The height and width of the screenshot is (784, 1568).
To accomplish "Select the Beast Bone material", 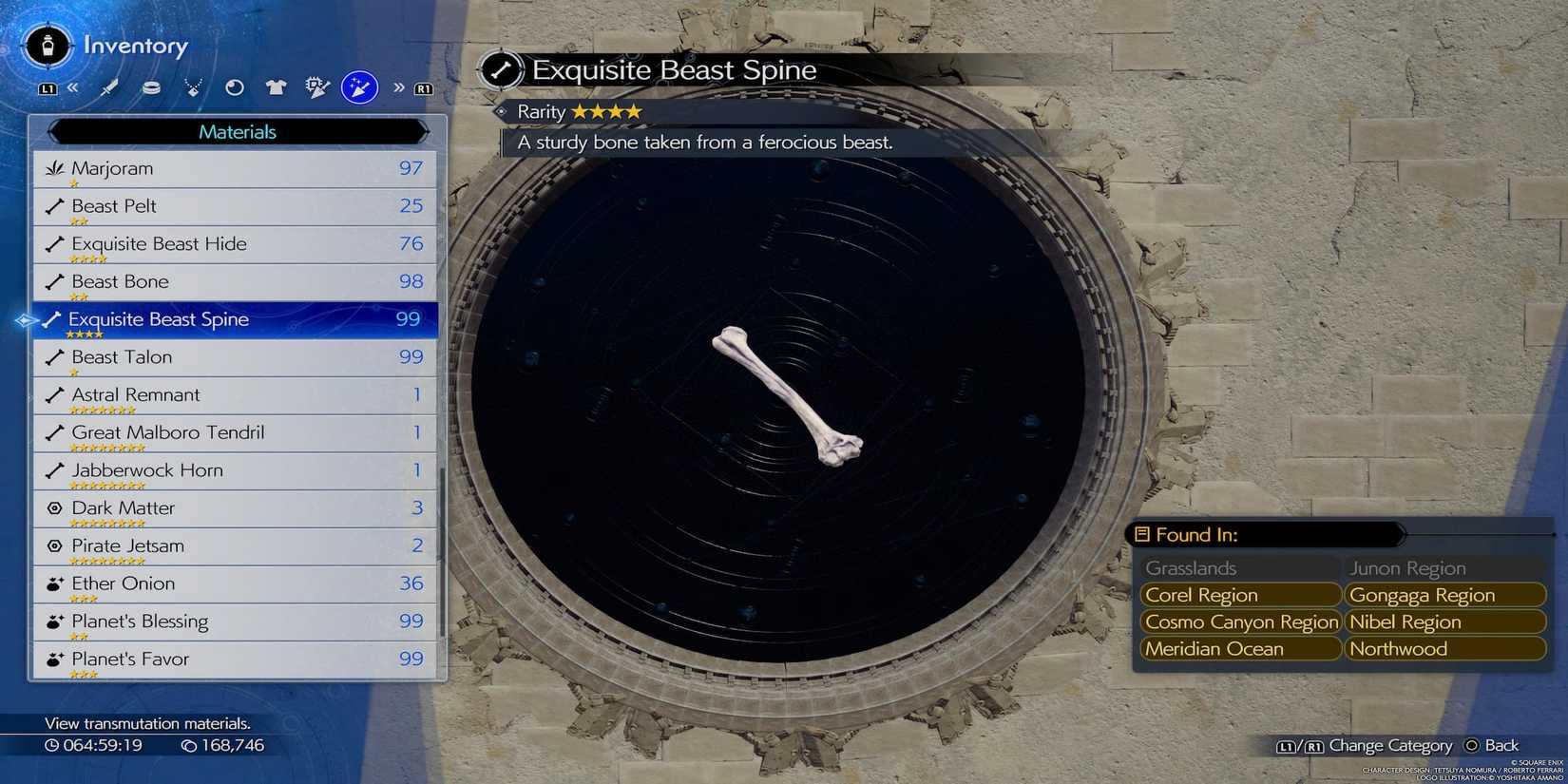I will 121,281.
